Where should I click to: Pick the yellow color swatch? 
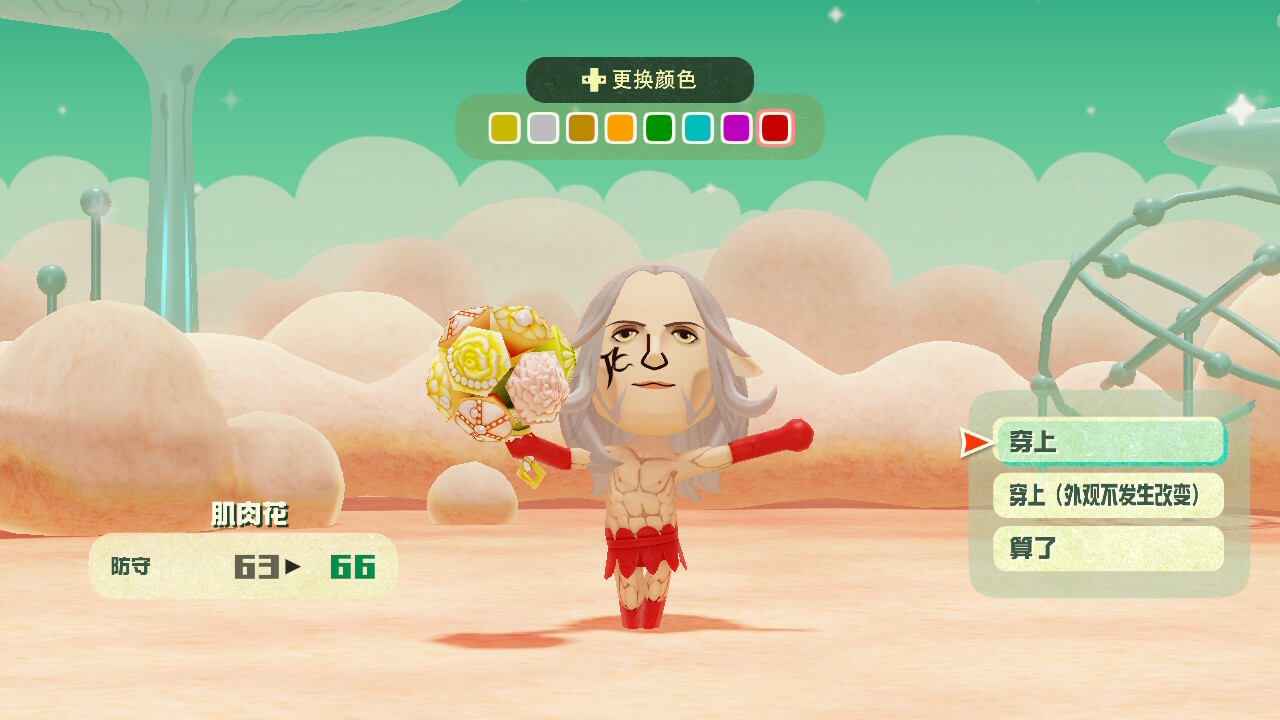(x=504, y=128)
